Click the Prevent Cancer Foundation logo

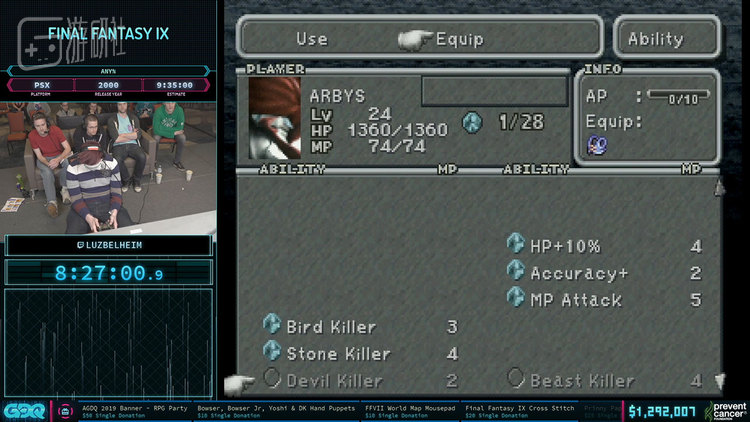727,409
